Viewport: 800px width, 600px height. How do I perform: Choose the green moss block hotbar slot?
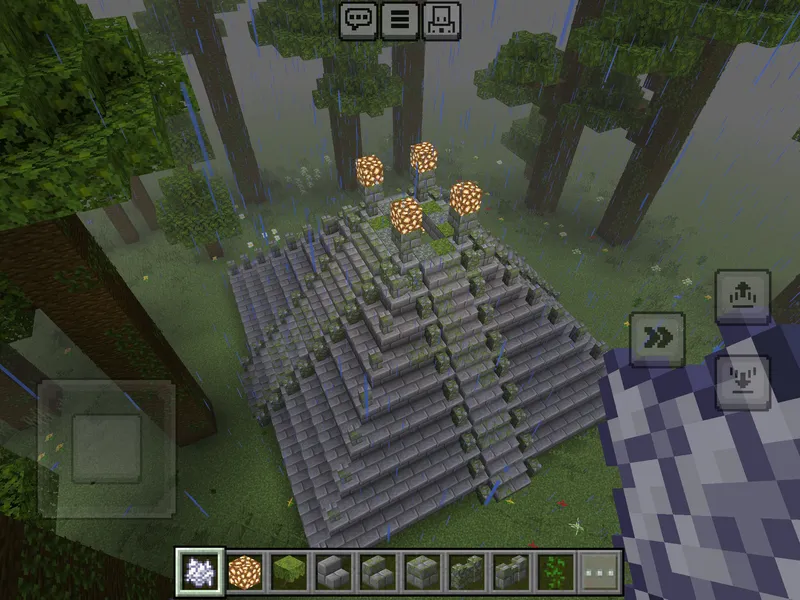[288, 572]
